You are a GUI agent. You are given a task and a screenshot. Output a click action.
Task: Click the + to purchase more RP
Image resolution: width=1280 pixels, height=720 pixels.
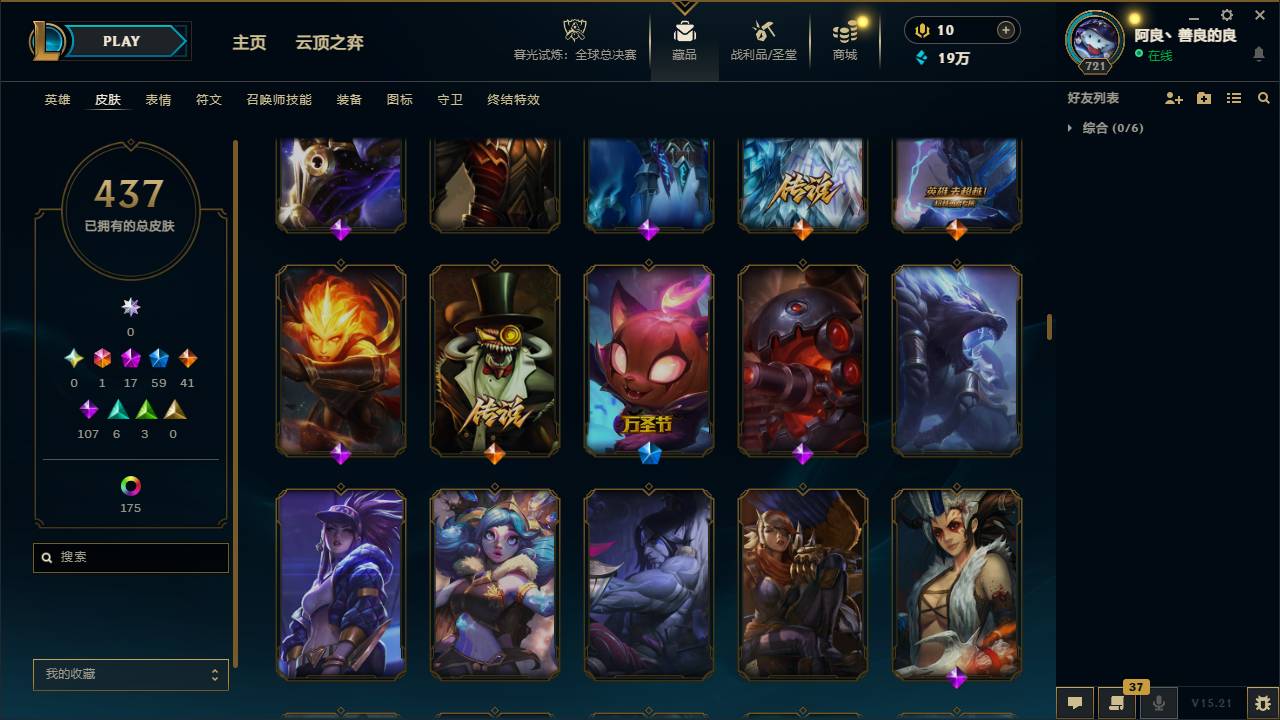tap(1004, 30)
